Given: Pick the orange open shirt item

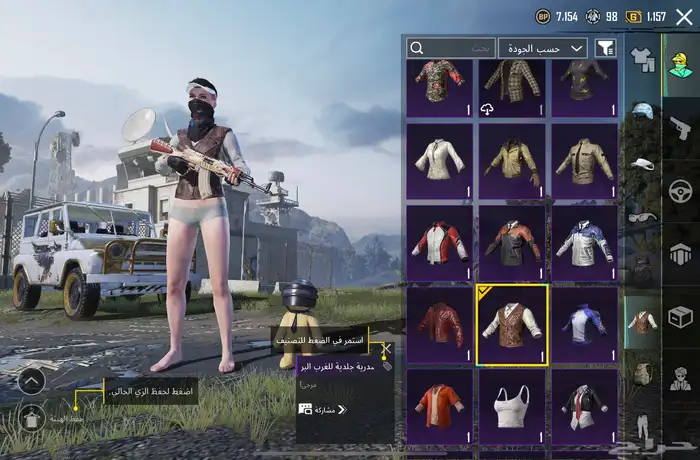Looking at the screenshot, I should (440, 406).
